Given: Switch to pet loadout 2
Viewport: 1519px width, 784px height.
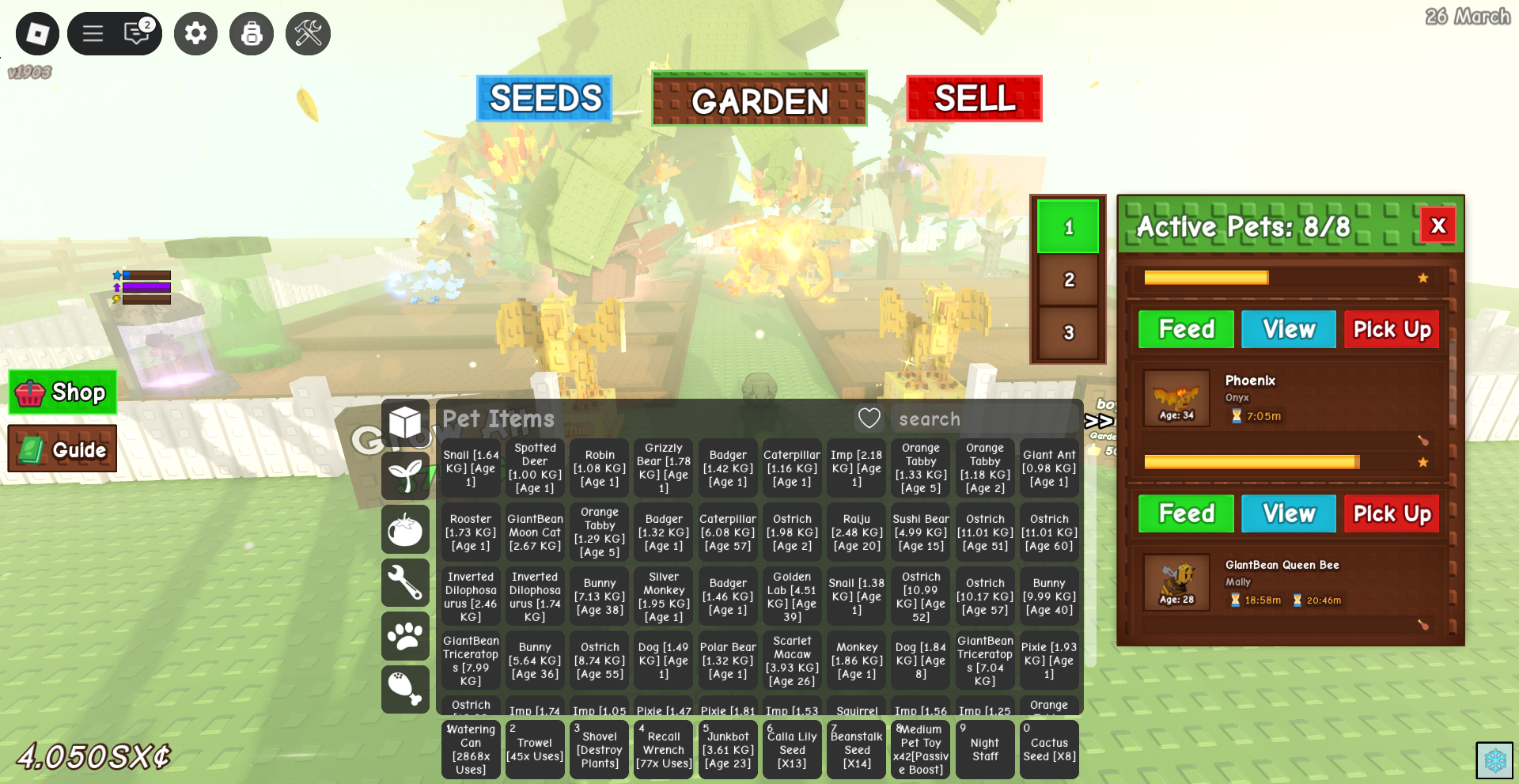Looking at the screenshot, I should (x=1068, y=279).
